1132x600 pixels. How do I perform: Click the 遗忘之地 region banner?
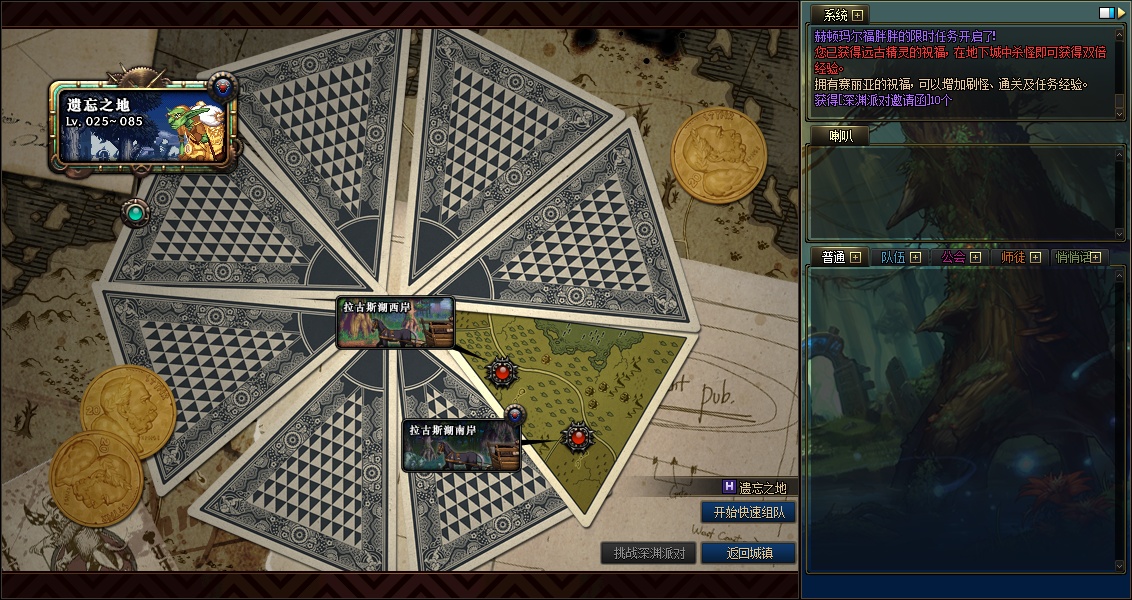coord(145,122)
